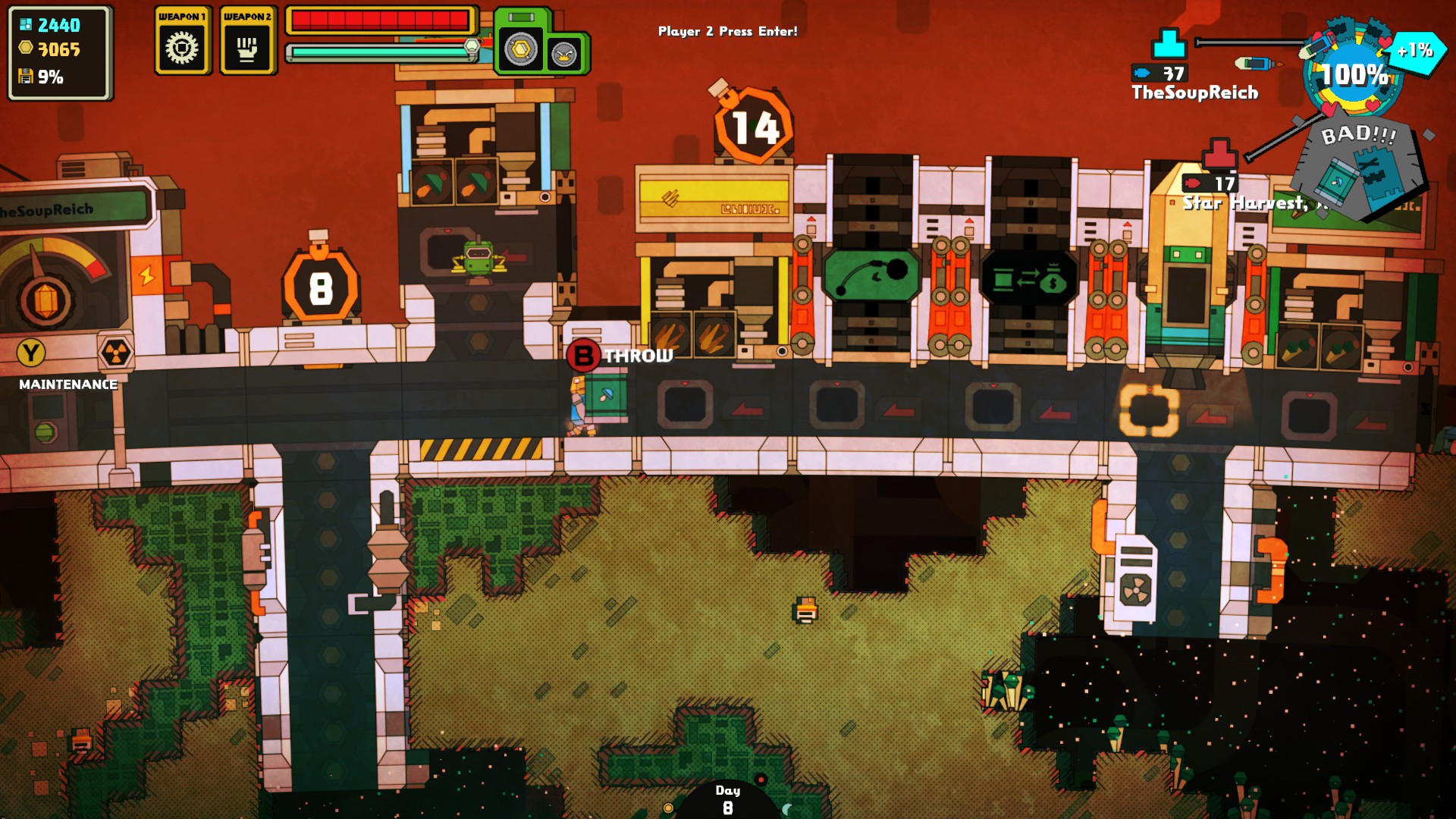Open the 100% market share gauge
Screen dimensions: 1456x819
[x=1354, y=74]
